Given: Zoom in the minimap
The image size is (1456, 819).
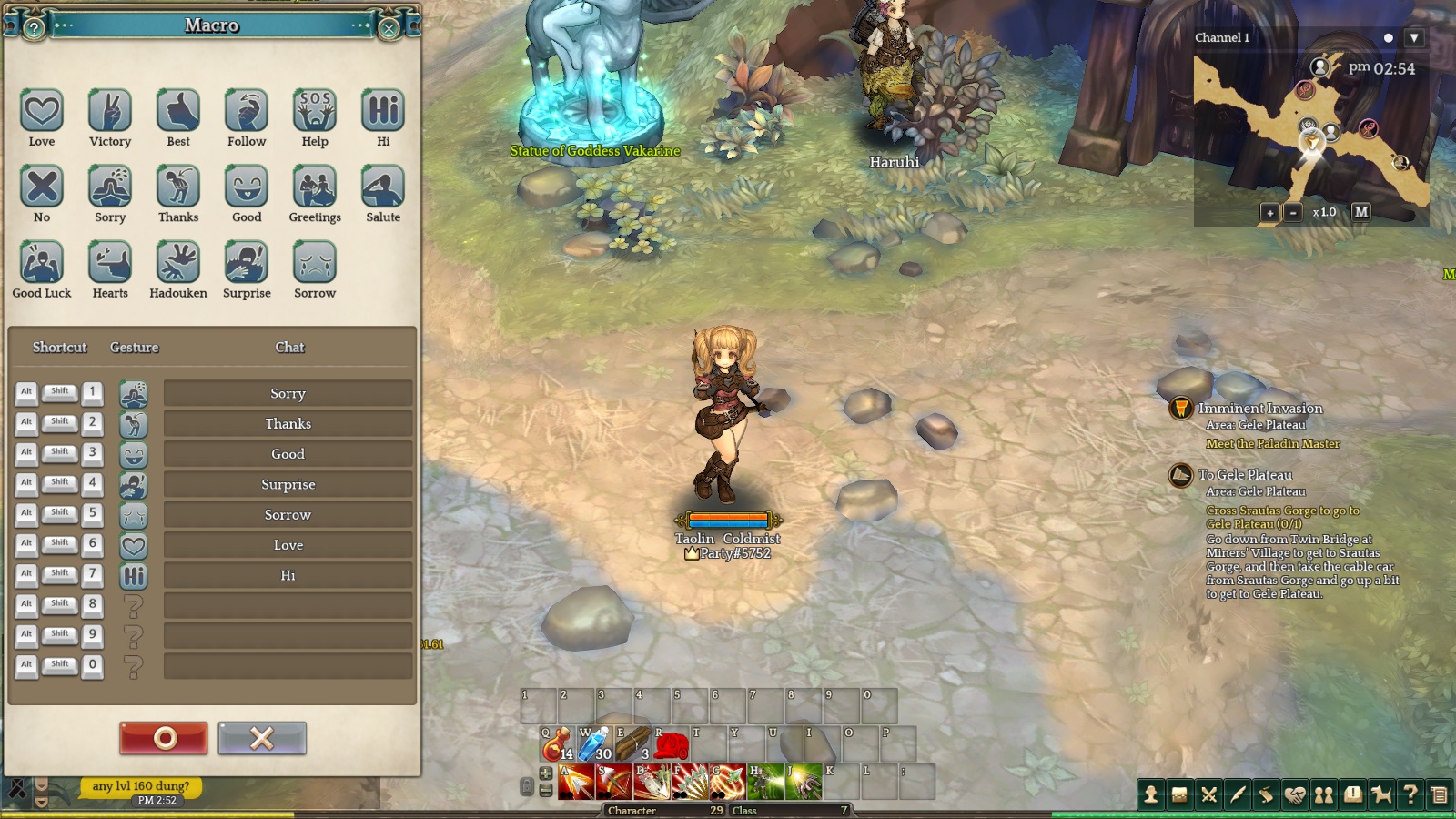Looking at the screenshot, I should (x=1270, y=212).
